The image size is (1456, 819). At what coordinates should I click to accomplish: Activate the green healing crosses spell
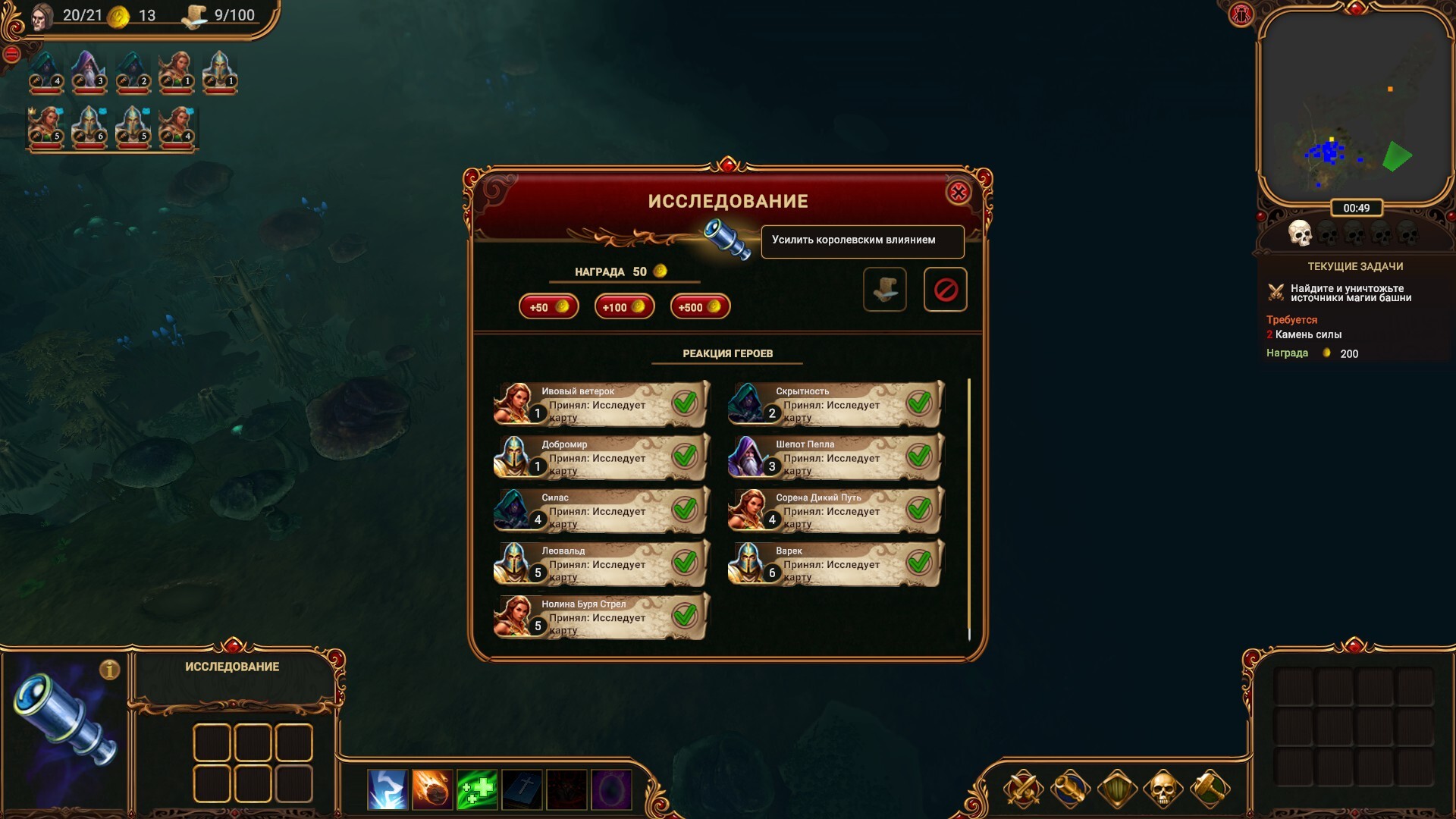[x=477, y=789]
